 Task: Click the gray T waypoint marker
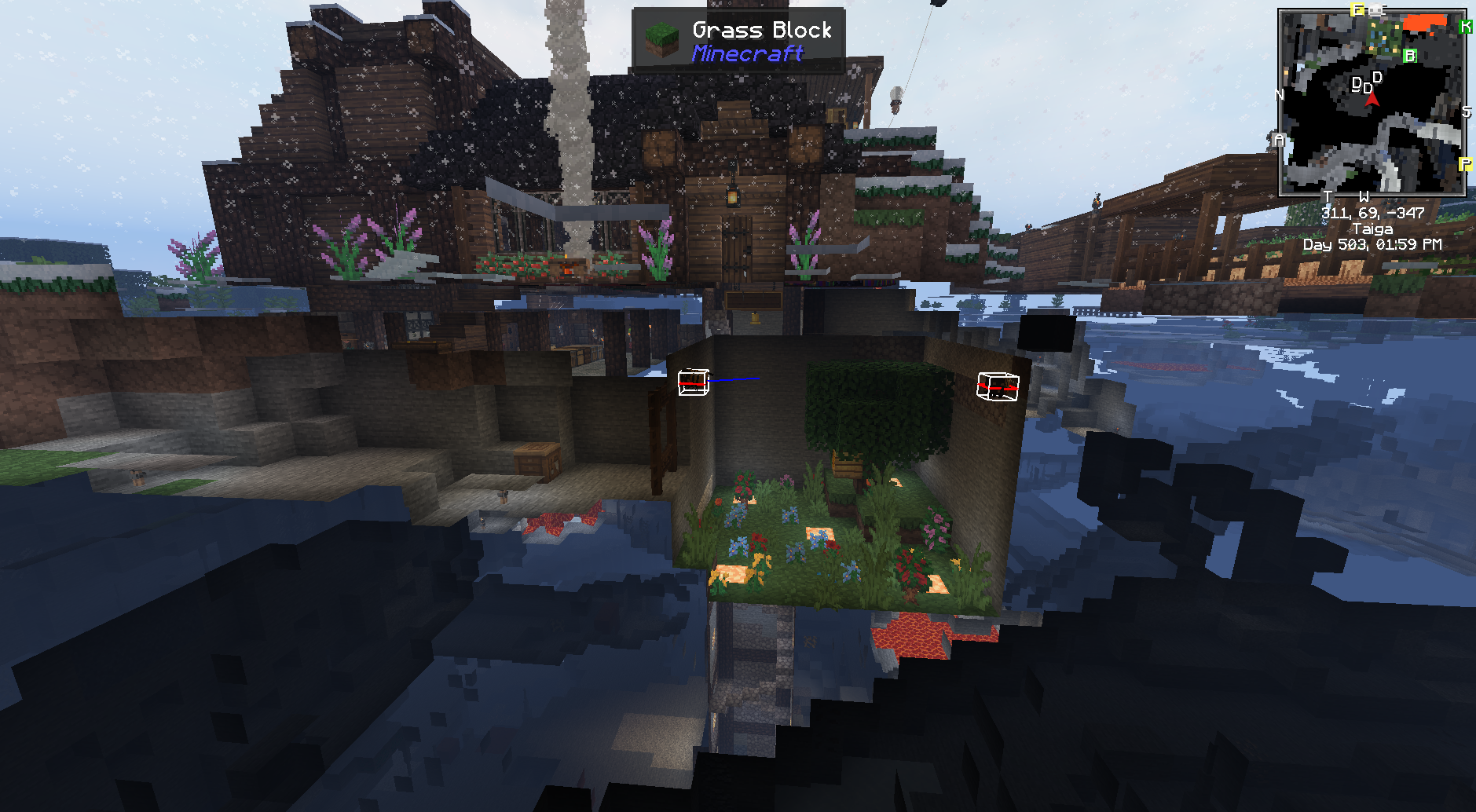[x=1328, y=196]
